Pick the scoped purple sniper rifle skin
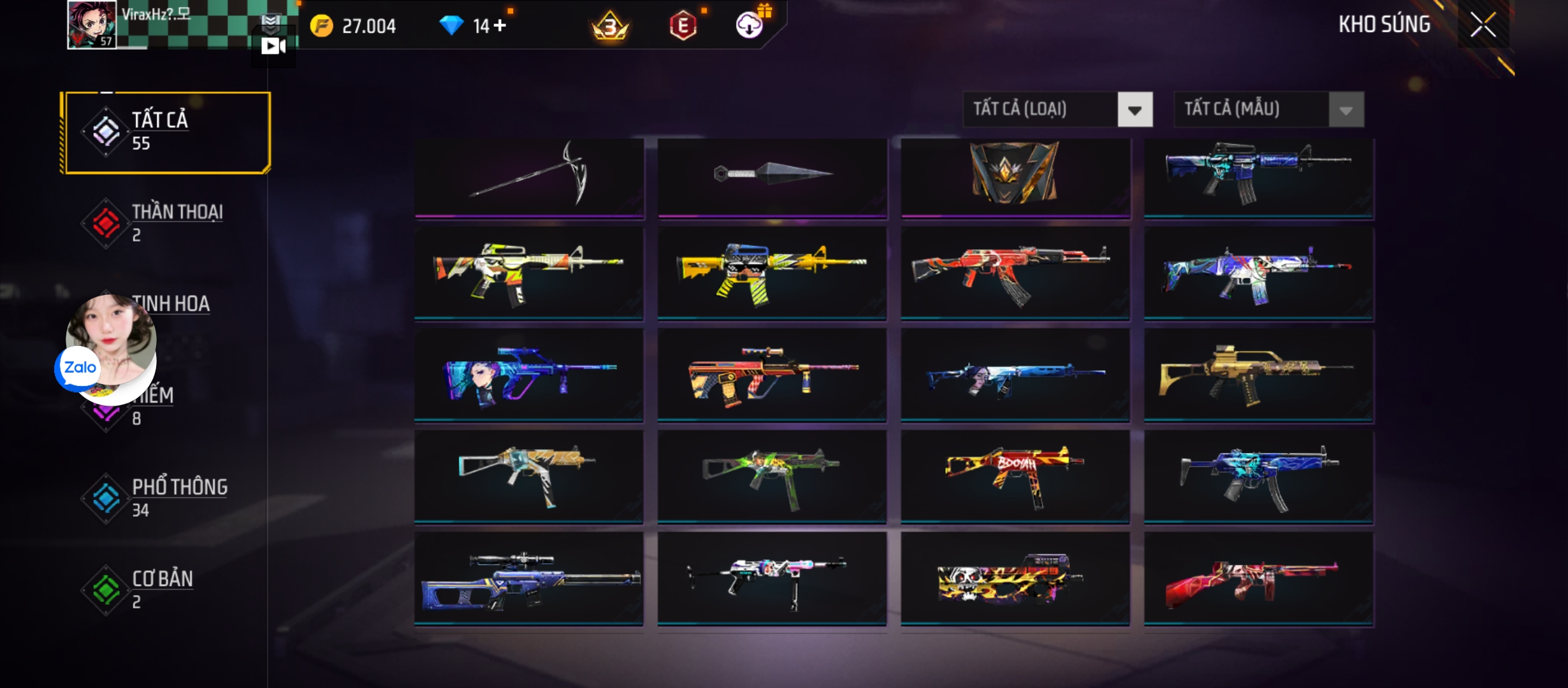 (x=529, y=578)
